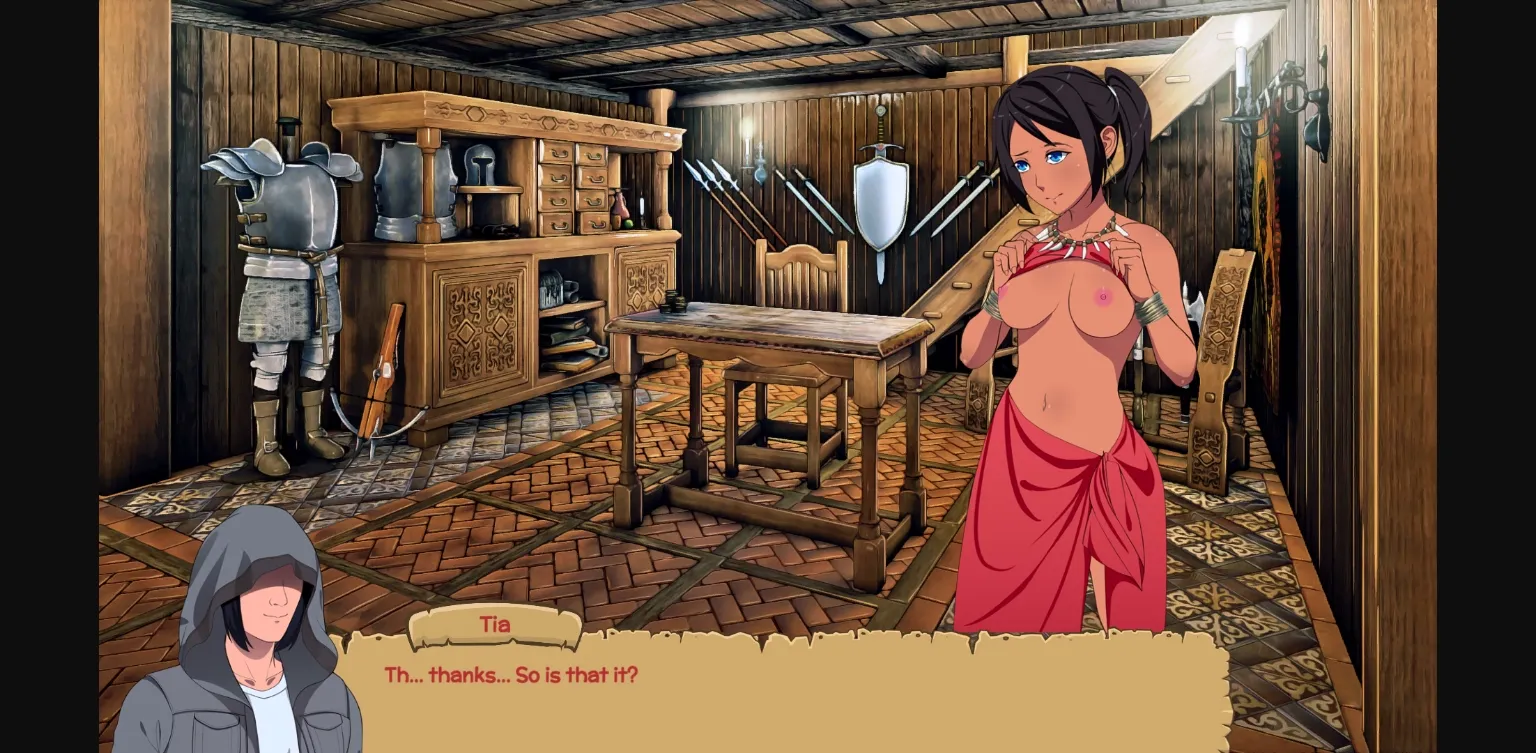Click the Tia name plate

(x=495, y=625)
